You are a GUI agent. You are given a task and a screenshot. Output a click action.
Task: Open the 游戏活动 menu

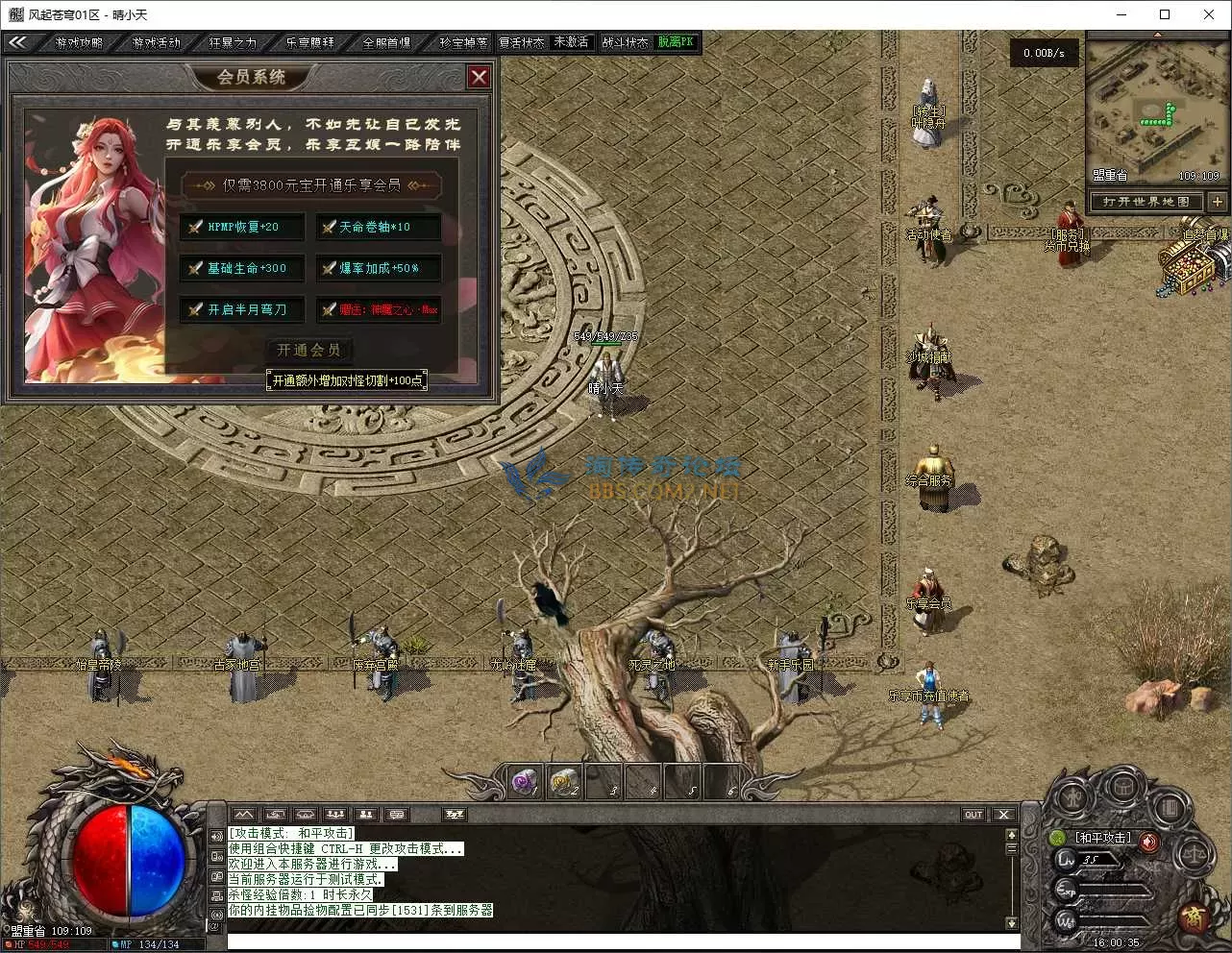(x=156, y=42)
